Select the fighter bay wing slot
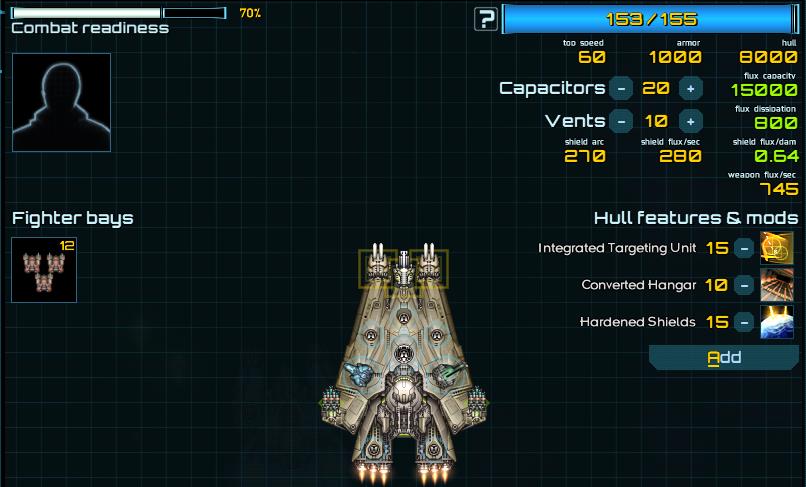 click(44, 270)
